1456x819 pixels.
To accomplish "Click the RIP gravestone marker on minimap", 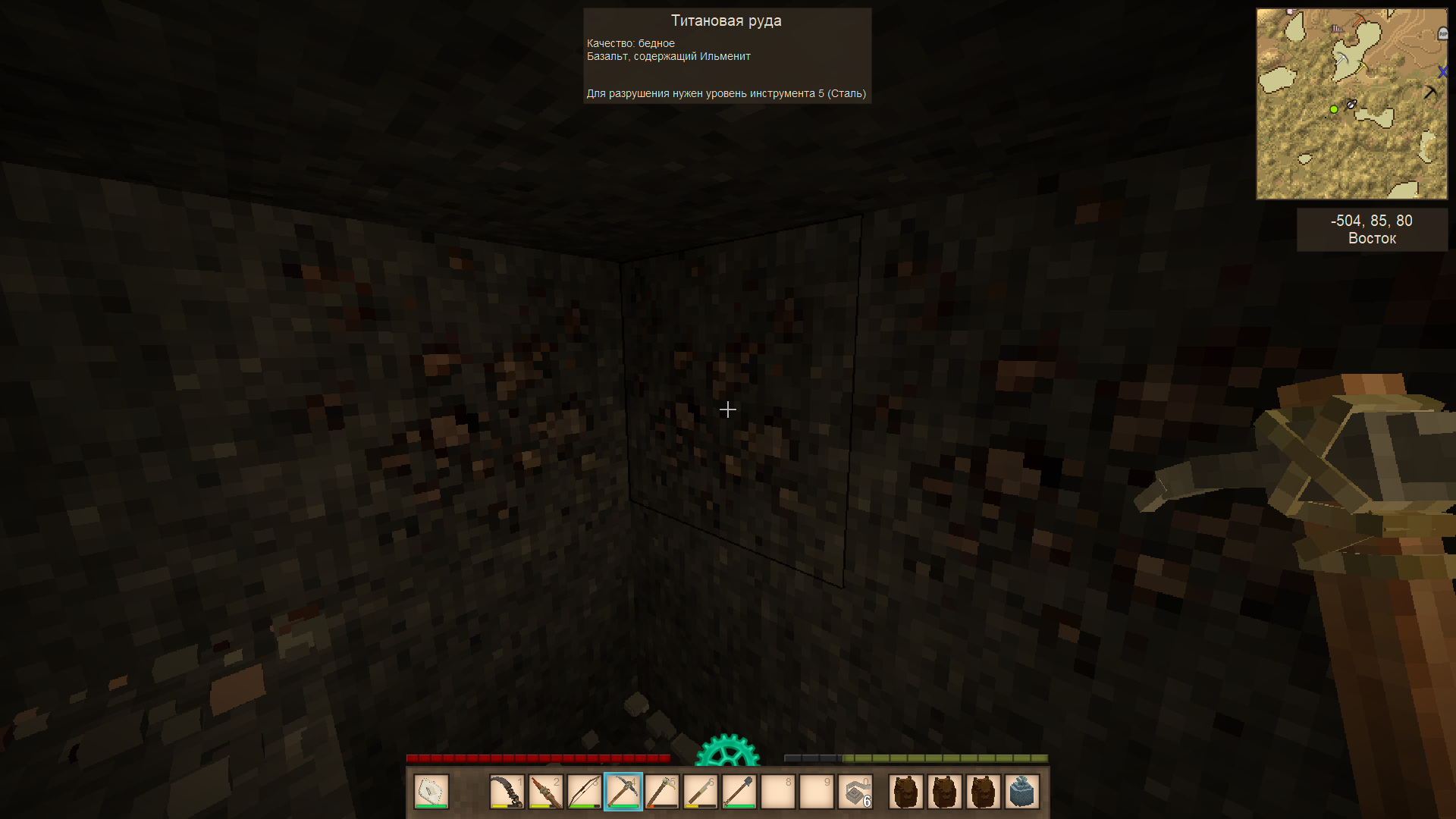I will click(x=1442, y=33).
